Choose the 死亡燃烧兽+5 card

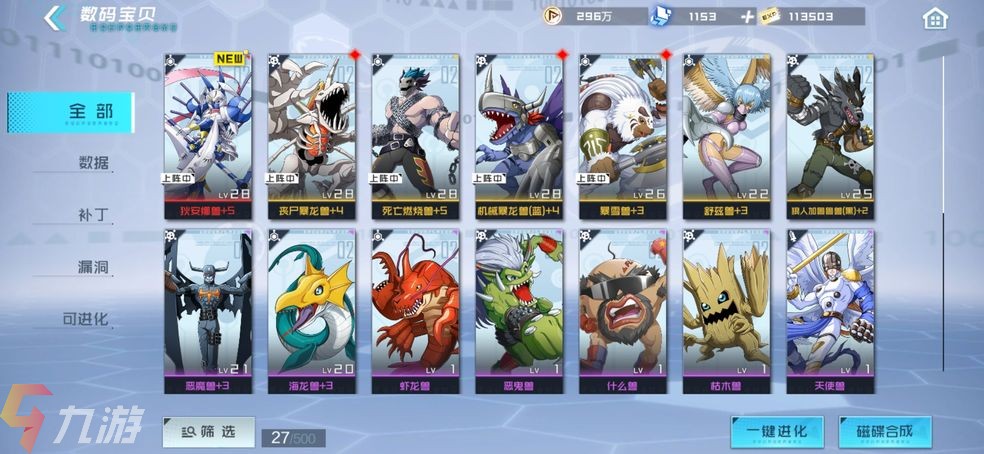coord(415,136)
